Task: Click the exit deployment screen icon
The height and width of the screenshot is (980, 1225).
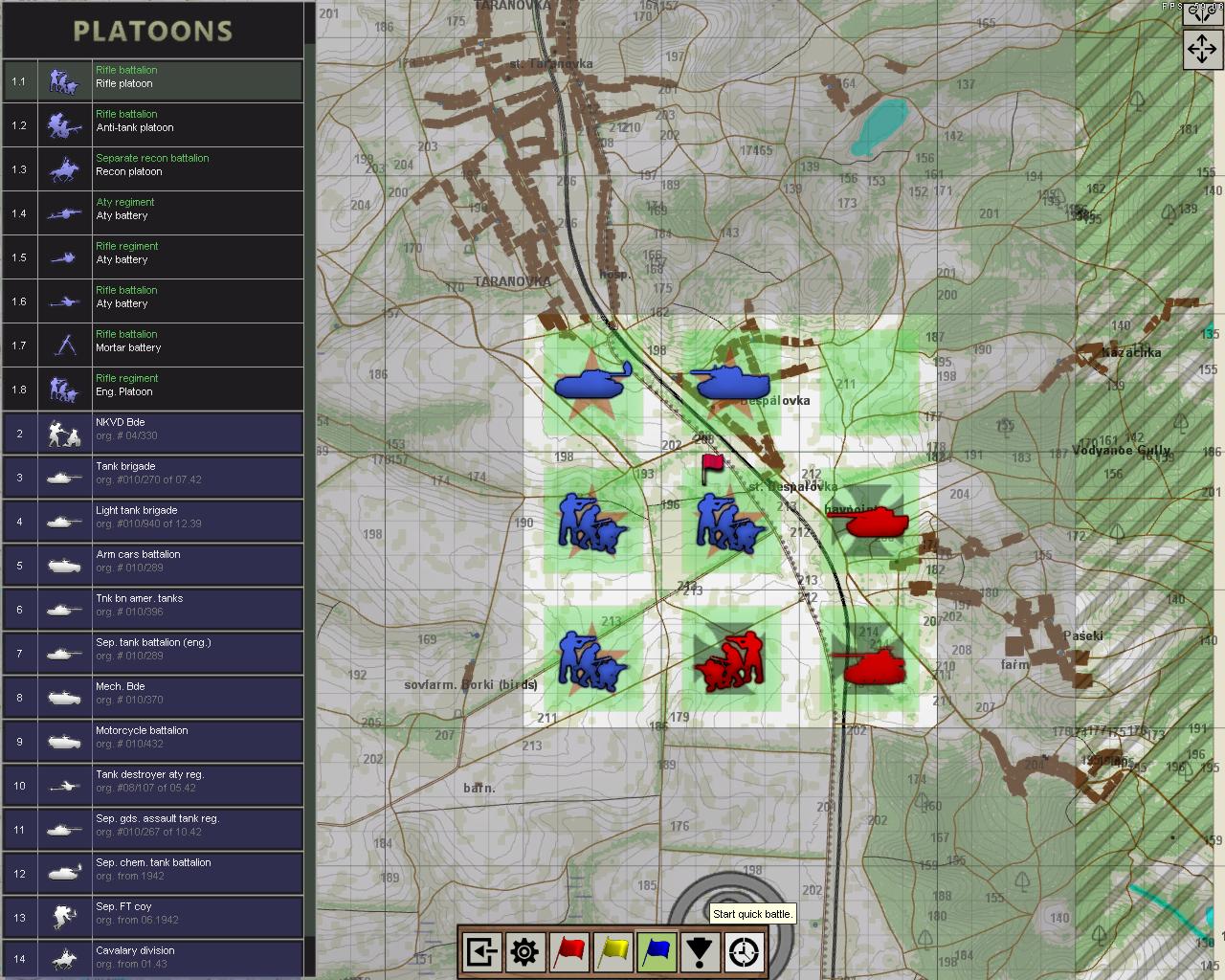Action: pos(479,951)
